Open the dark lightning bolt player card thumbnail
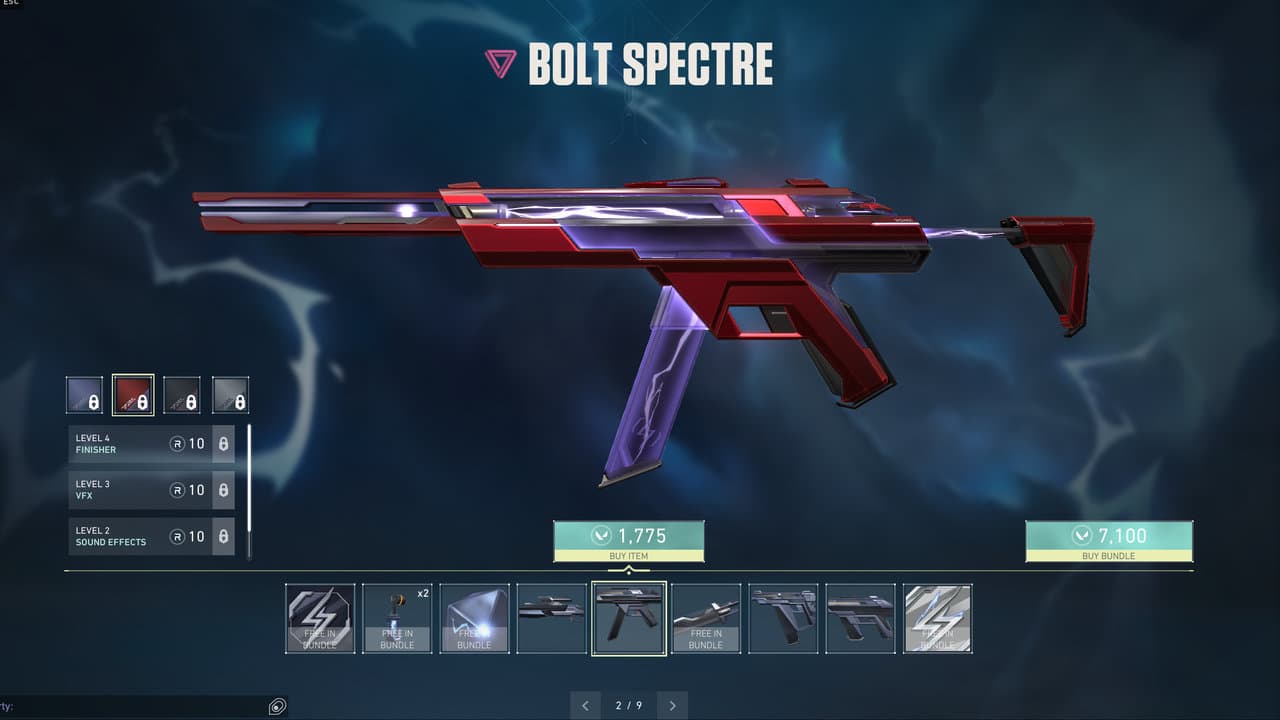Viewport: 1280px width, 720px height. tap(320, 618)
